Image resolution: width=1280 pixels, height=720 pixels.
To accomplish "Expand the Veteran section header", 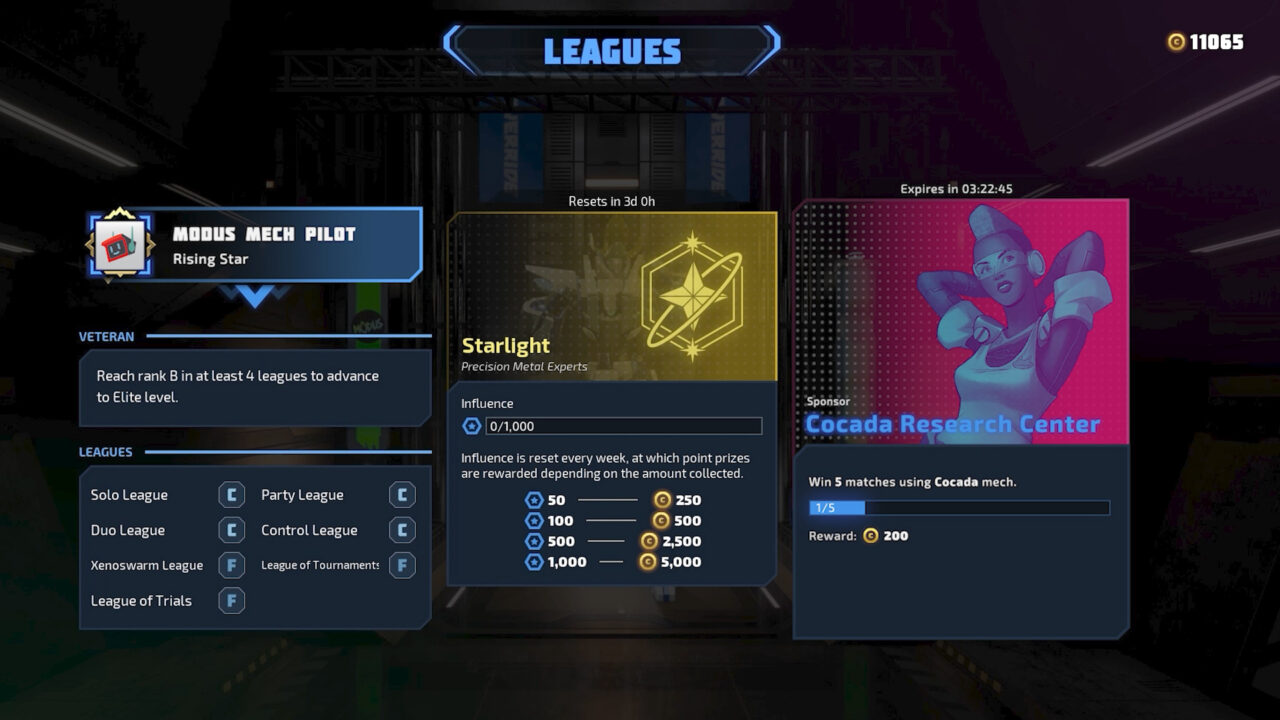I will (x=106, y=337).
